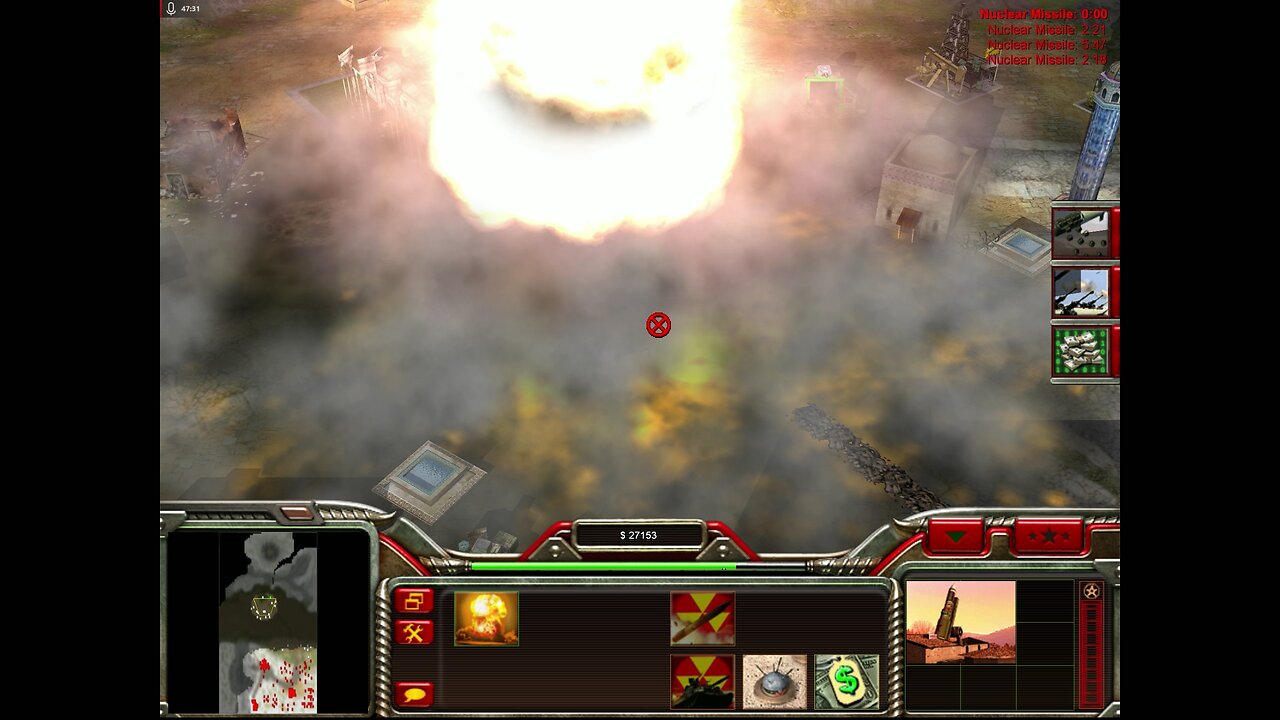Click the microphone indicator at top left
This screenshot has height=720, width=1280.
point(170,10)
